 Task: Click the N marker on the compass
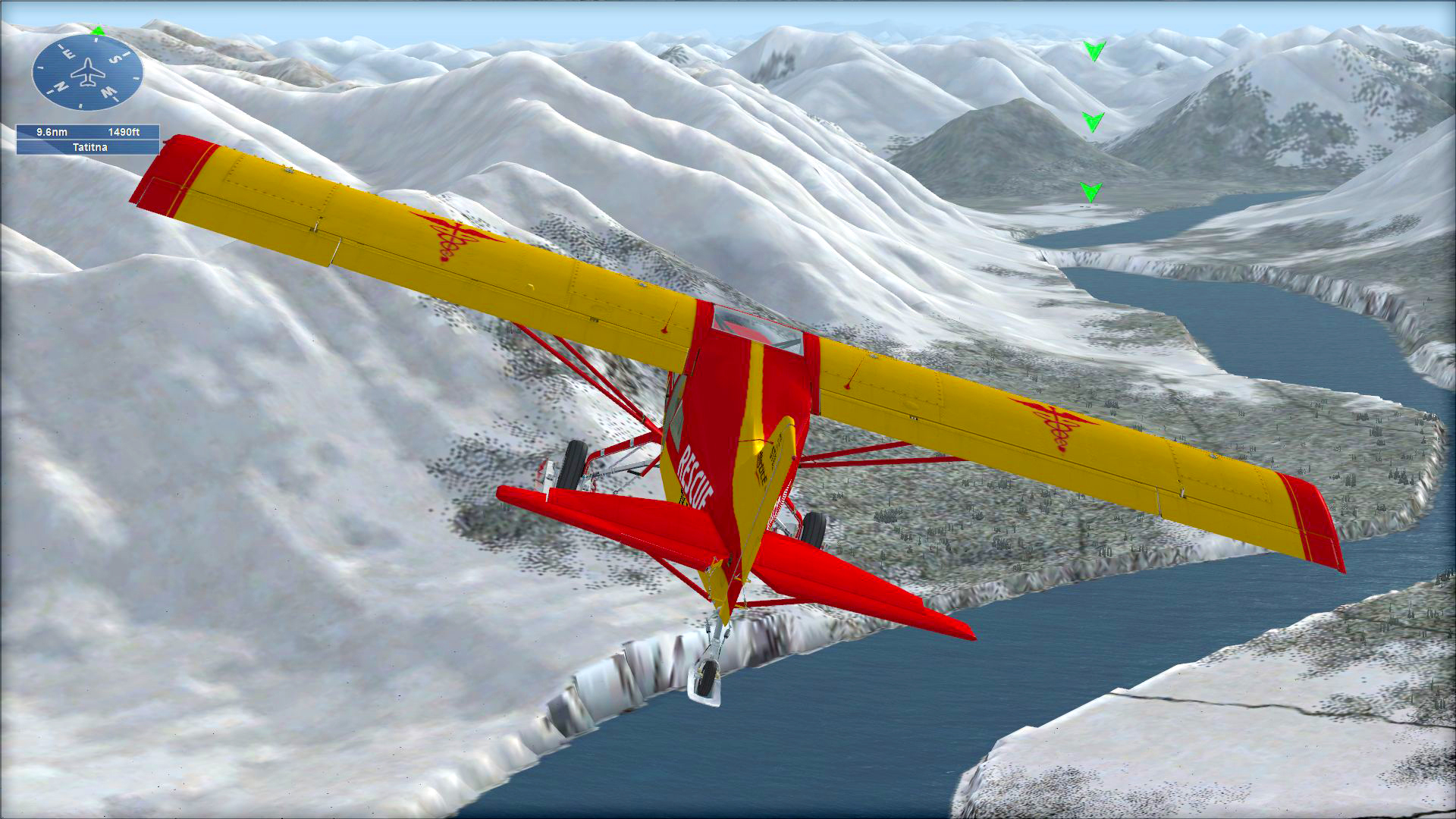coord(61,86)
